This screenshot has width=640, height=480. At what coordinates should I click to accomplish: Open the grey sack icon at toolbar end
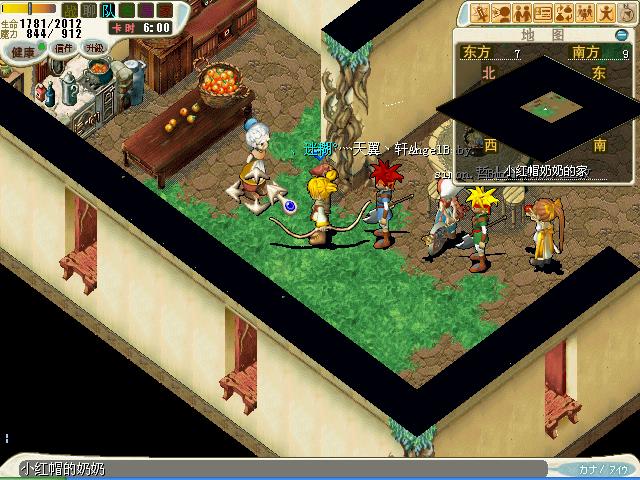(x=626, y=13)
